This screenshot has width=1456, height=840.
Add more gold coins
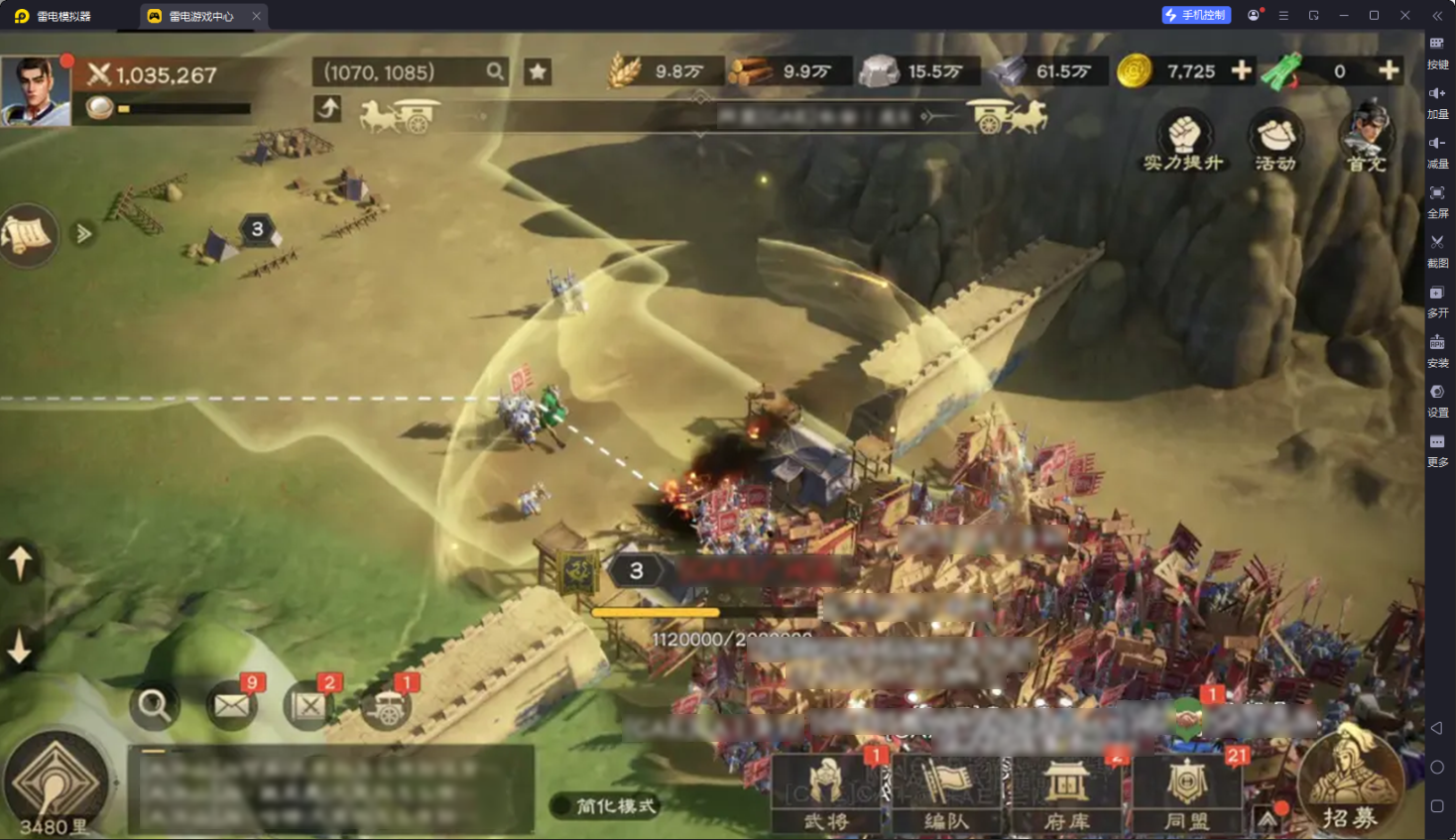(1241, 70)
